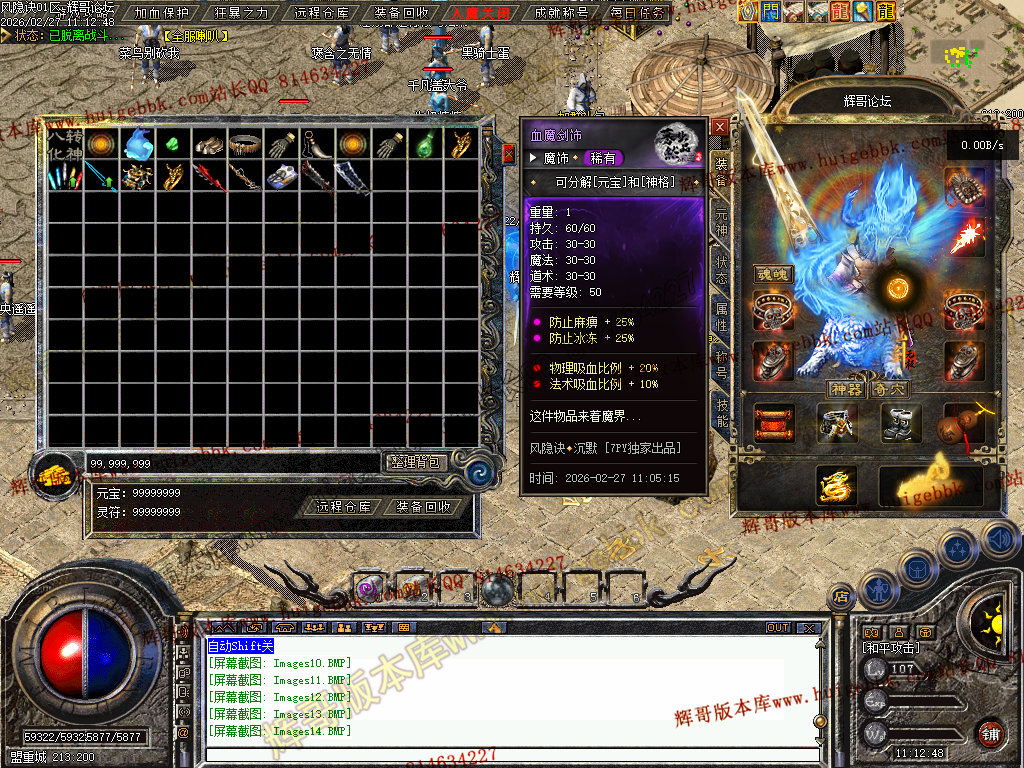Viewport: 1024px width, 768px height.
Task: Open the 每日任务 daily quests
Action: 639,14
